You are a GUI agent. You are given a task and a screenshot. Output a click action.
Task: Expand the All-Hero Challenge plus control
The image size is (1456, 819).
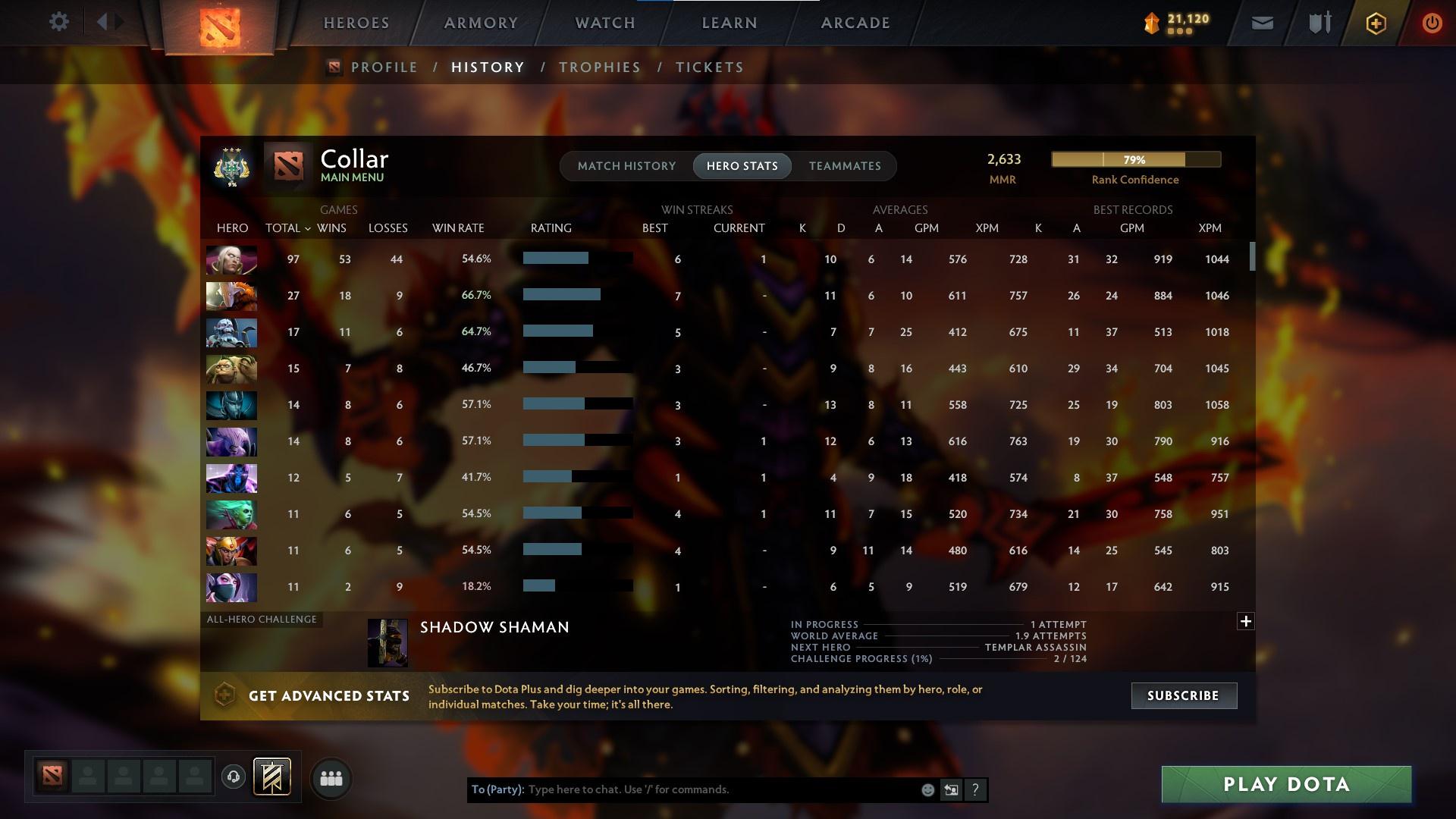tap(1246, 621)
